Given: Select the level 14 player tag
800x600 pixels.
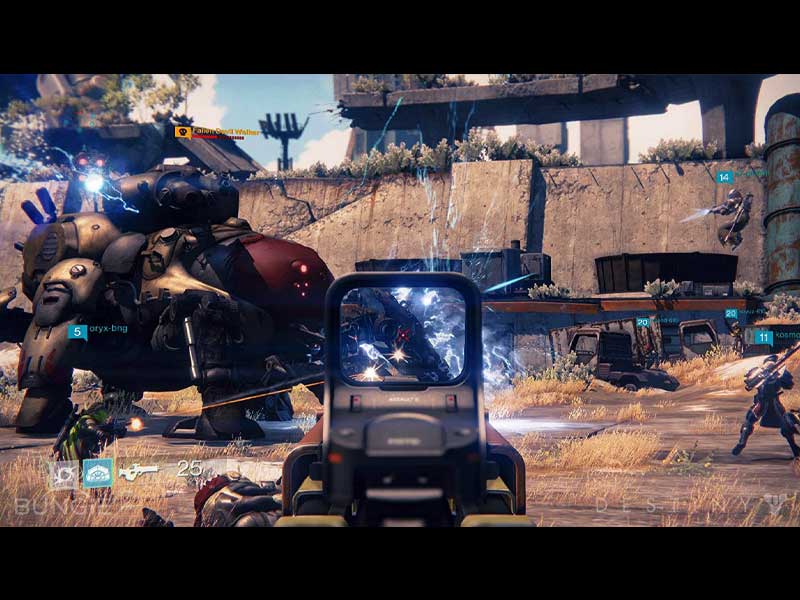Looking at the screenshot, I should 724,177.
